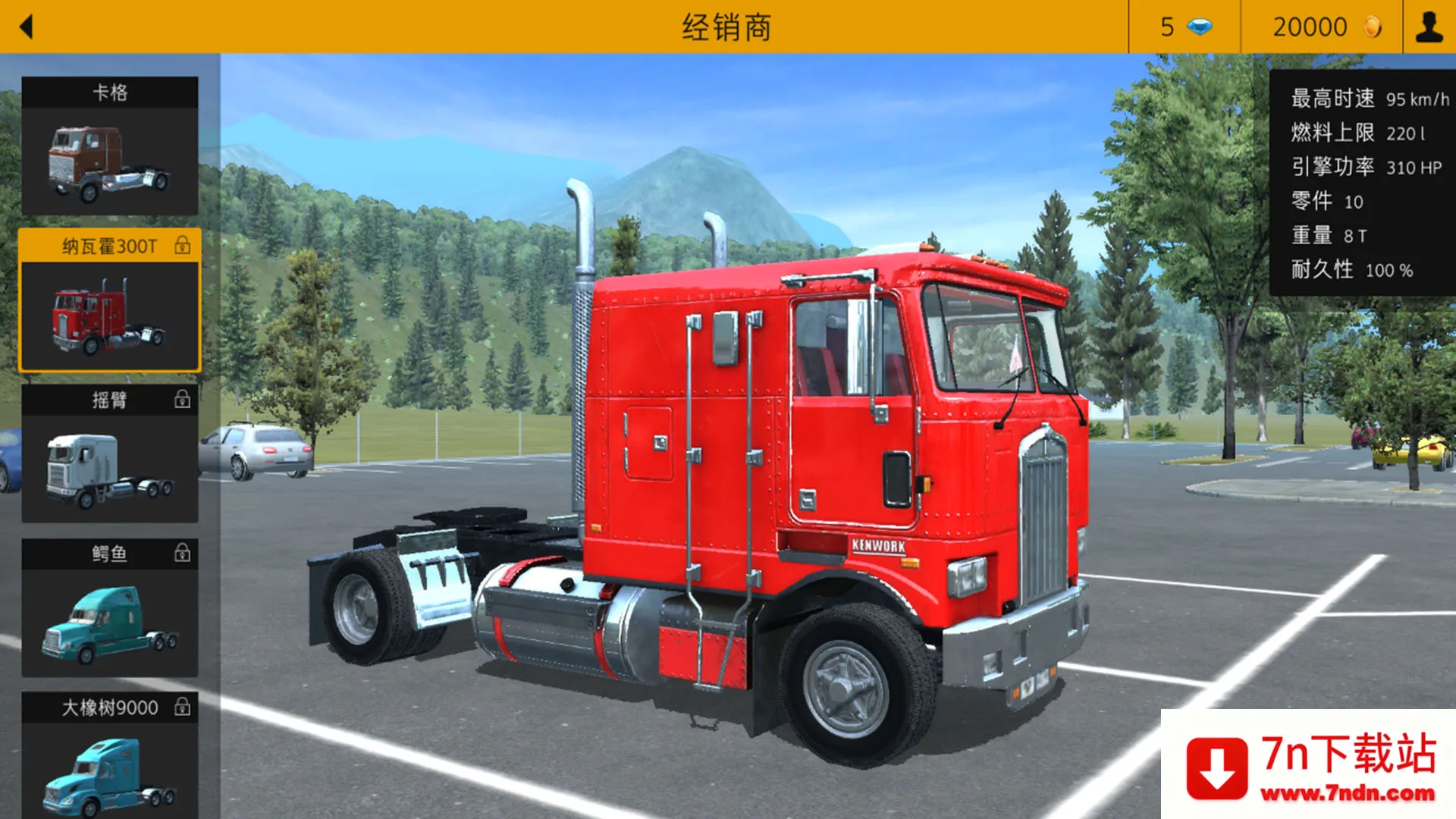Click the lock beside 纳瓦霍300T header
1456x819 pixels.
[182, 246]
